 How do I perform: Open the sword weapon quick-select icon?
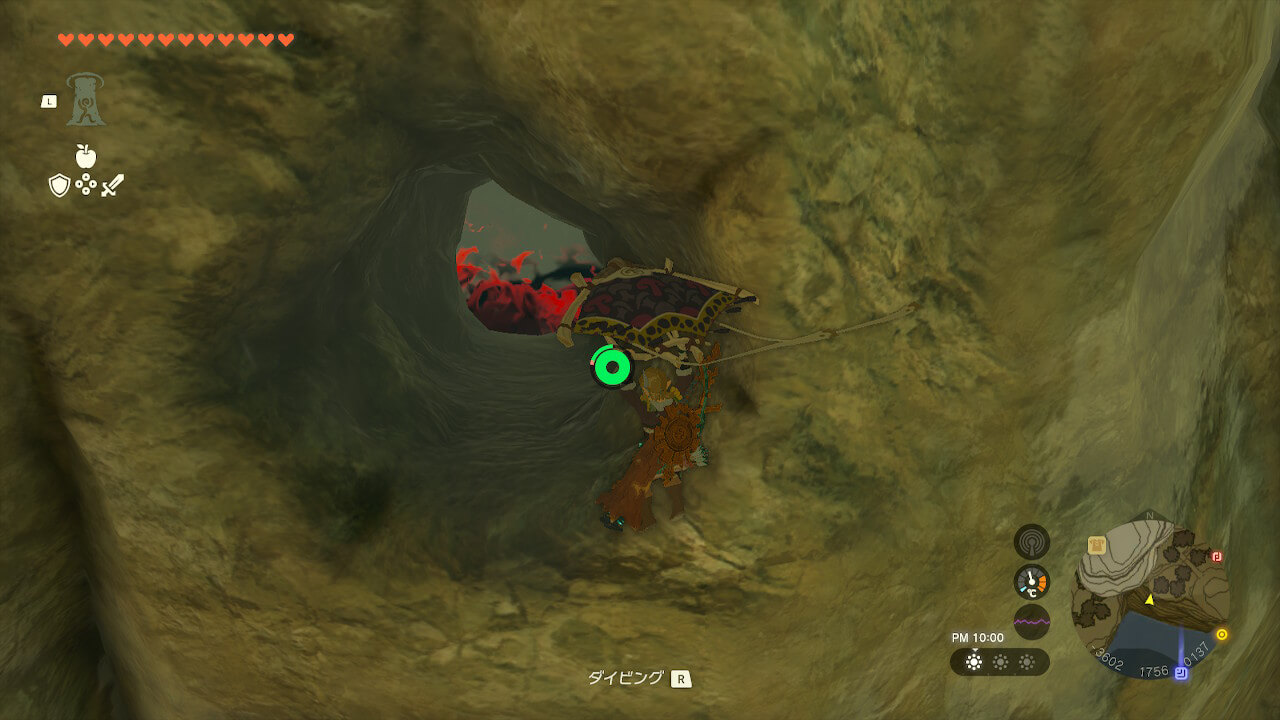coord(112,185)
